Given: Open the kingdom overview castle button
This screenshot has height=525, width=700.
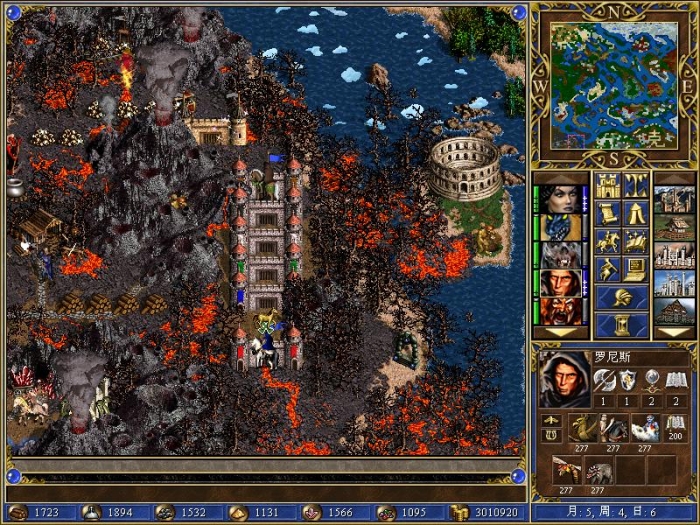Looking at the screenshot, I should pyautogui.click(x=608, y=185).
